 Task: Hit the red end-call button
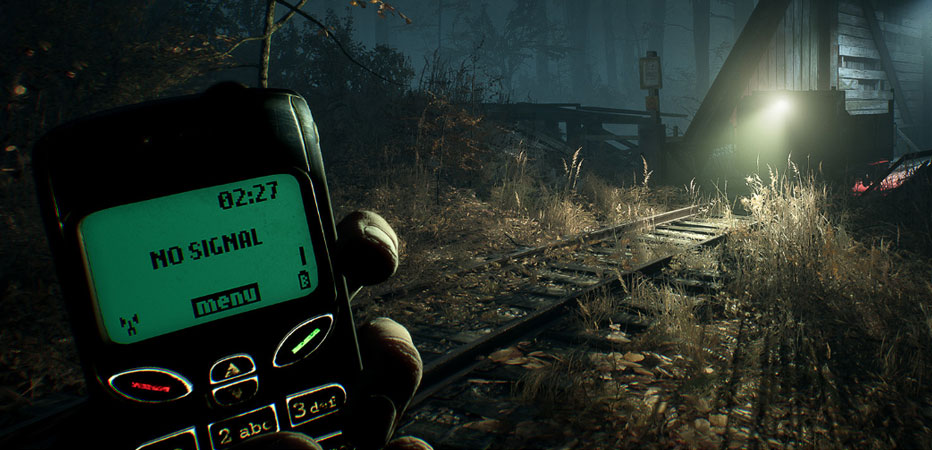[x=150, y=384]
